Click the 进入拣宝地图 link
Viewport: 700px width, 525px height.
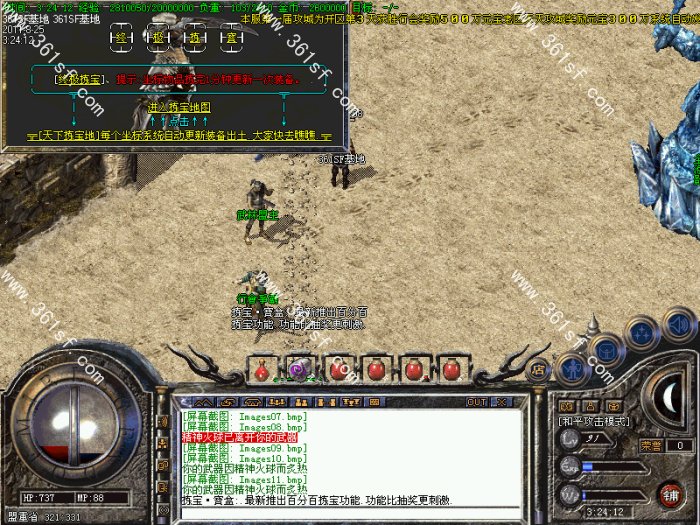tap(179, 106)
